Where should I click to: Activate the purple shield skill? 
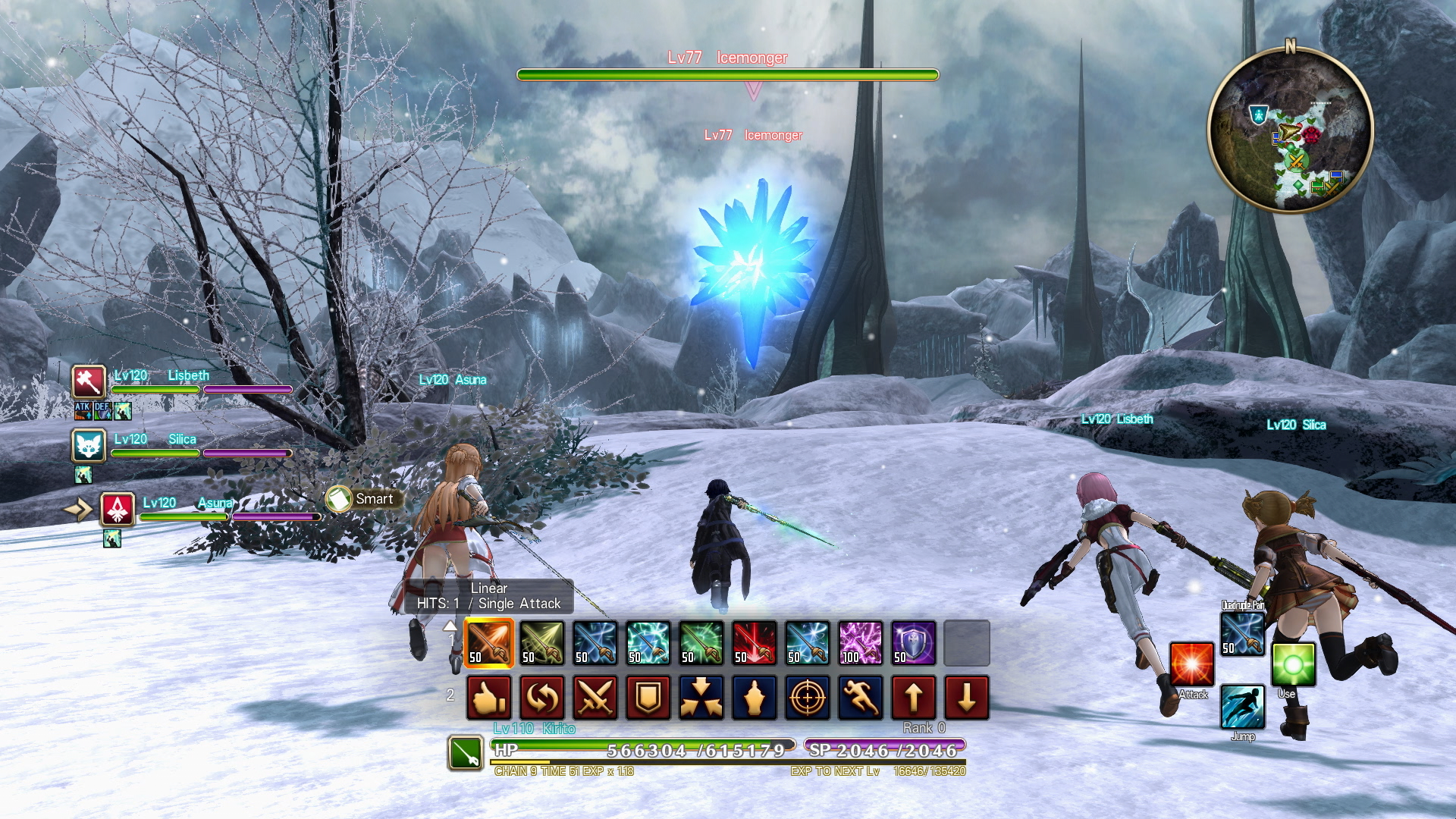(x=914, y=643)
